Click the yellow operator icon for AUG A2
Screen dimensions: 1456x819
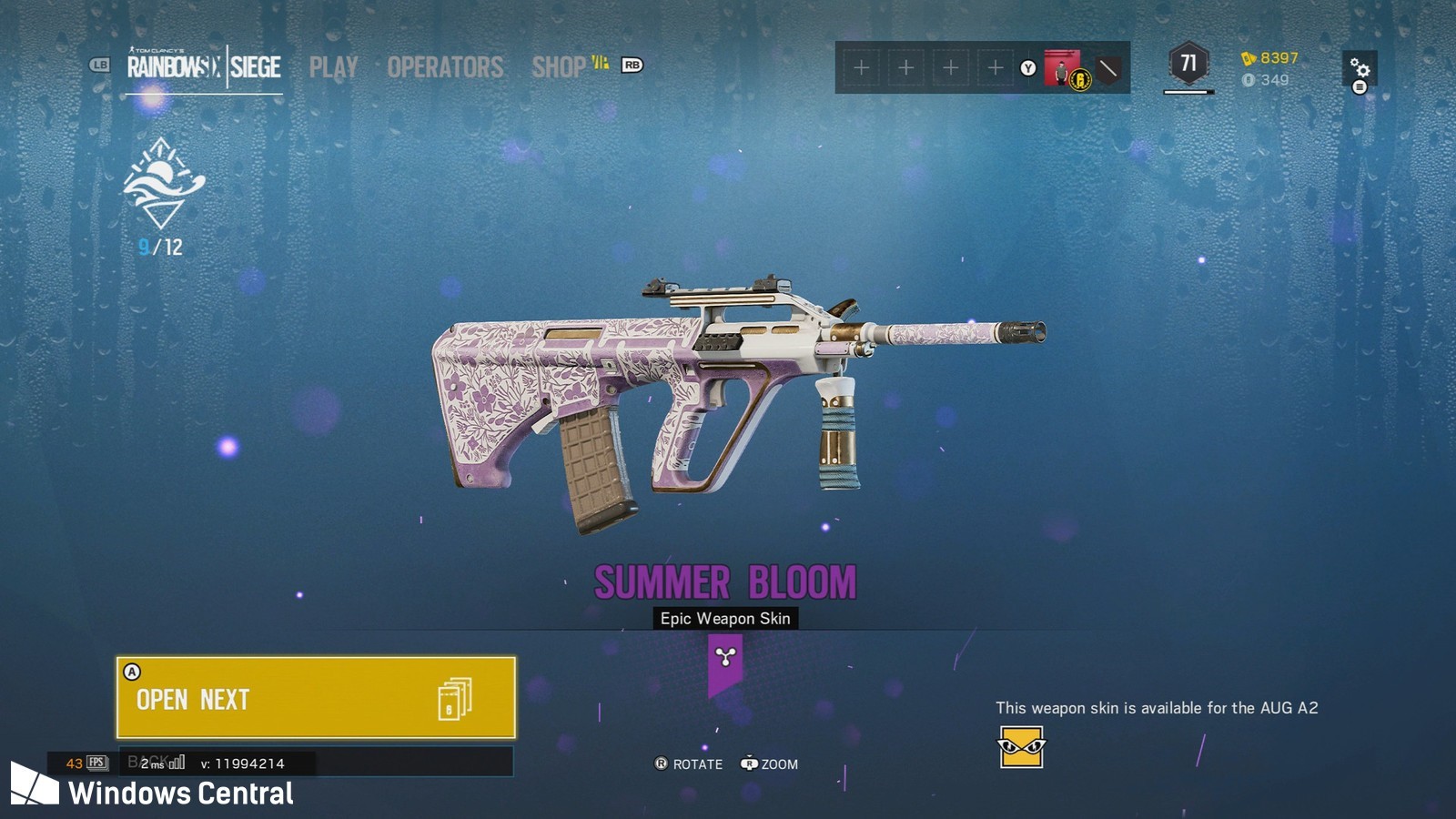(1021, 747)
